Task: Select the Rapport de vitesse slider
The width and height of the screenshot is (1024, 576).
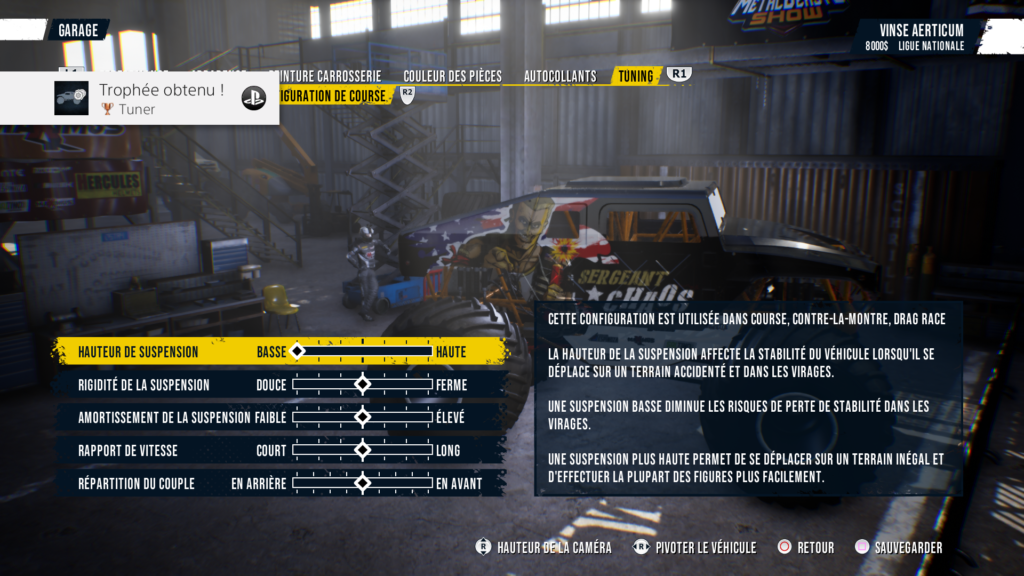Action: click(362, 451)
